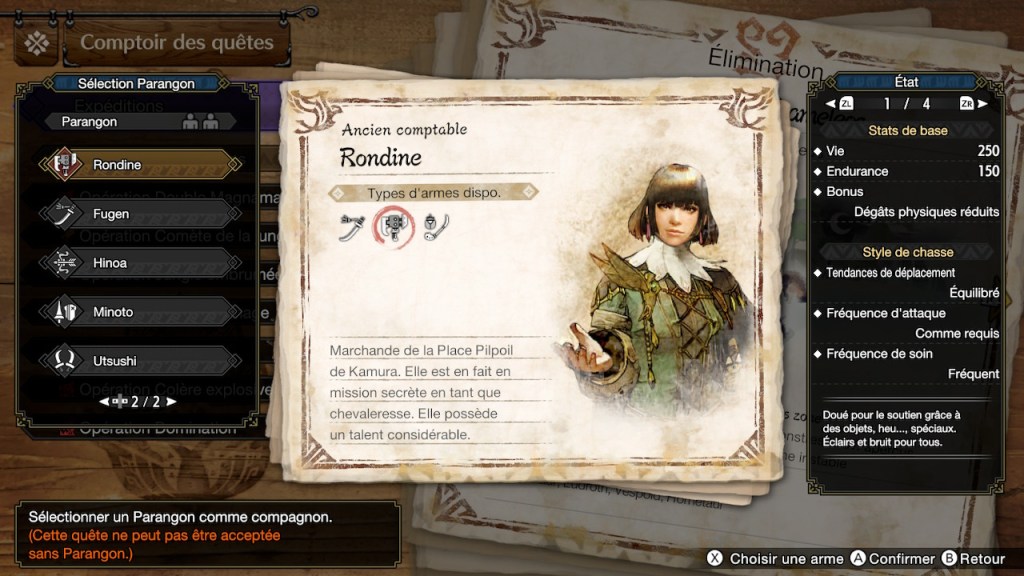Choose the circled charge blade weapon icon
This screenshot has width=1024, height=576.
(393, 228)
